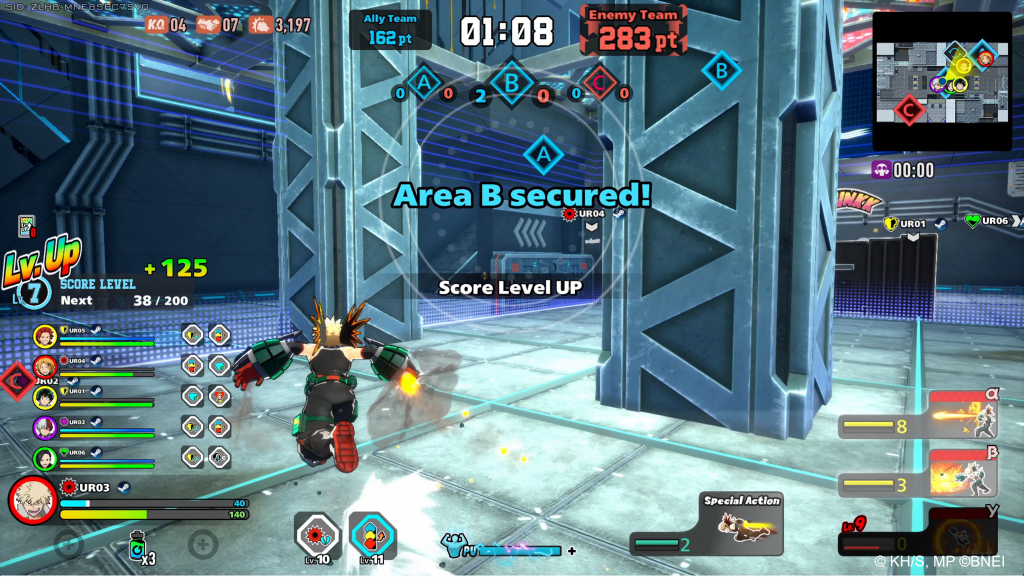Trigger the gamma quirk skill
This screenshot has height=579, width=1024.
click(963, 532)
